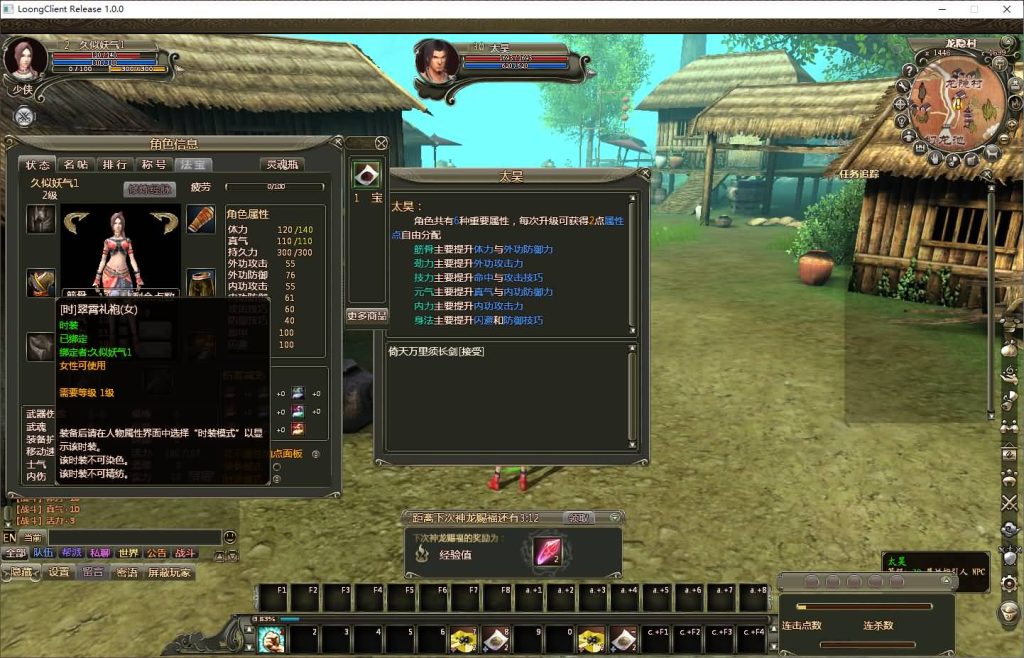Click the 屏蔽玩家 button
Screen dimensions: 1024x658
click(170, 573)
